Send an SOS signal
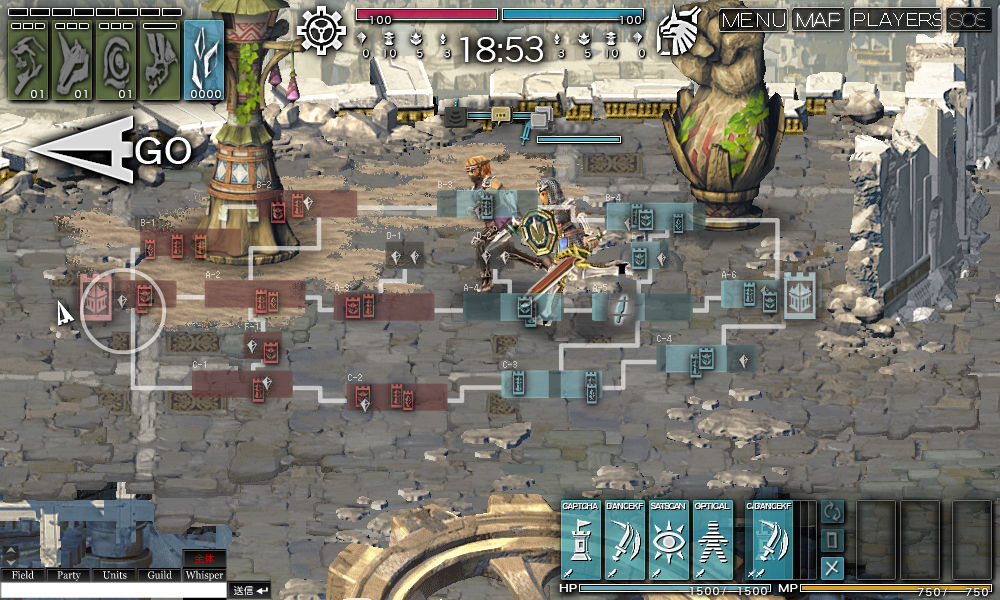 coord(968,20)
